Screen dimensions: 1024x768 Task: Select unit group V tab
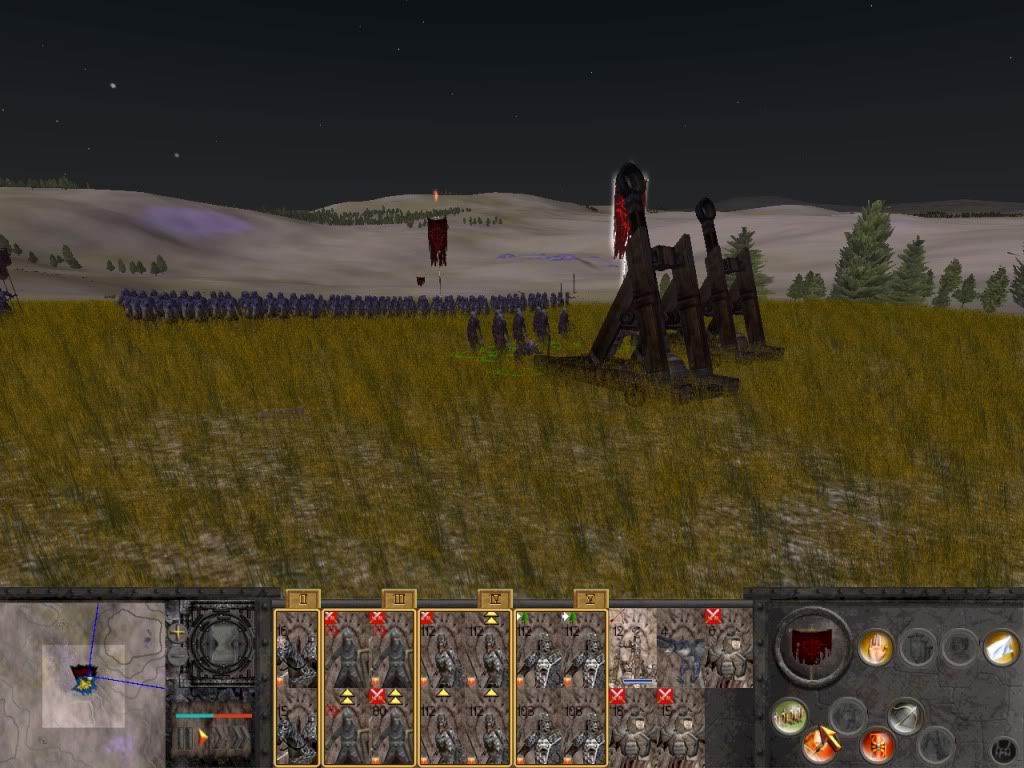pyautogui.click(x=590, y=599)
